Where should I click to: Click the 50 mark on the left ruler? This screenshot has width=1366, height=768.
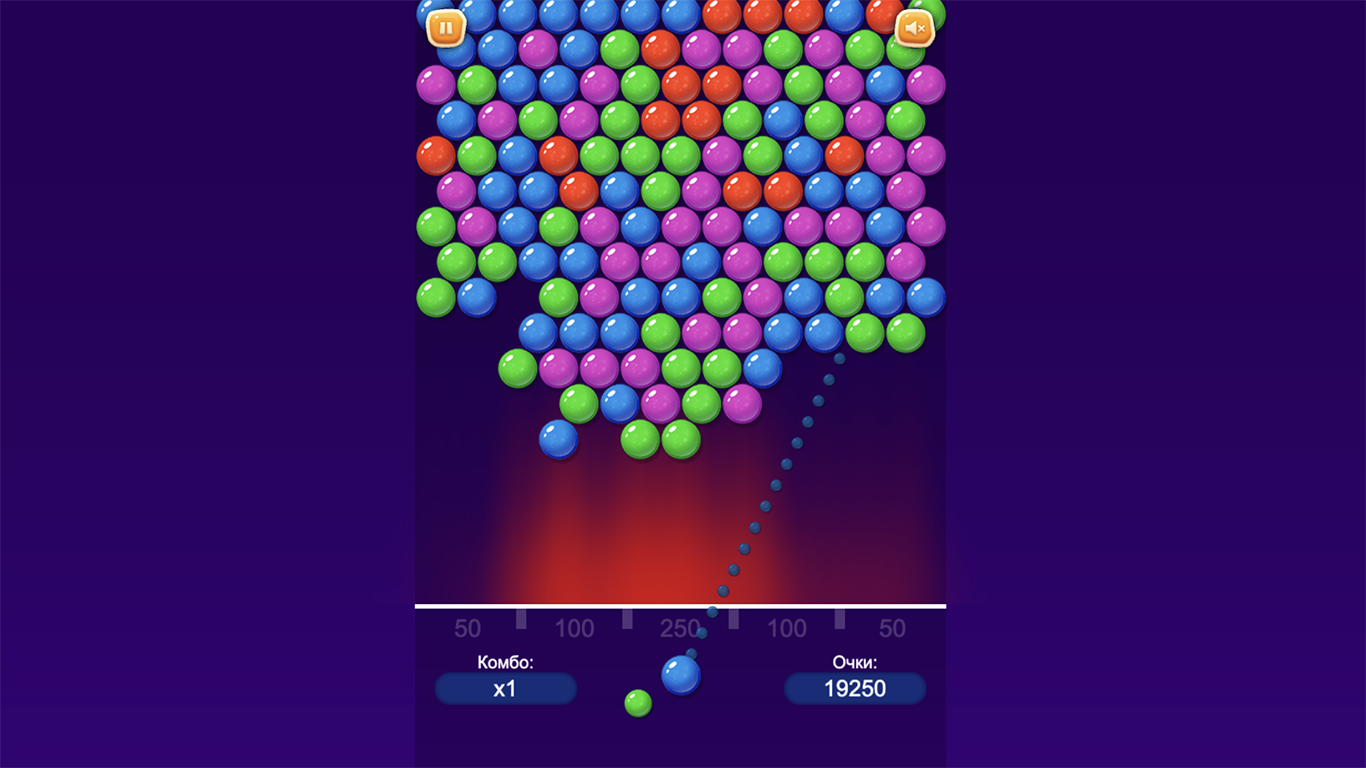tap(467, 629)
